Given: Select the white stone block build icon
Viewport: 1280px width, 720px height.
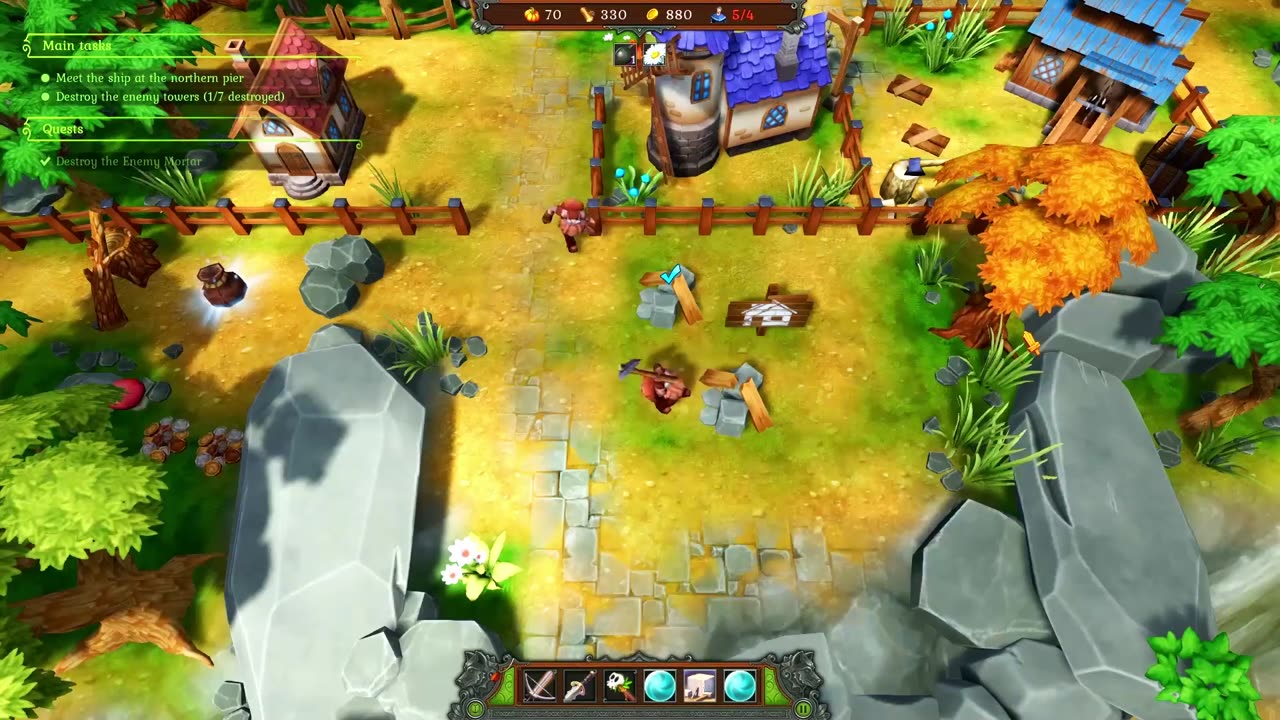Looking at the screenshot, I should point(700,687).
